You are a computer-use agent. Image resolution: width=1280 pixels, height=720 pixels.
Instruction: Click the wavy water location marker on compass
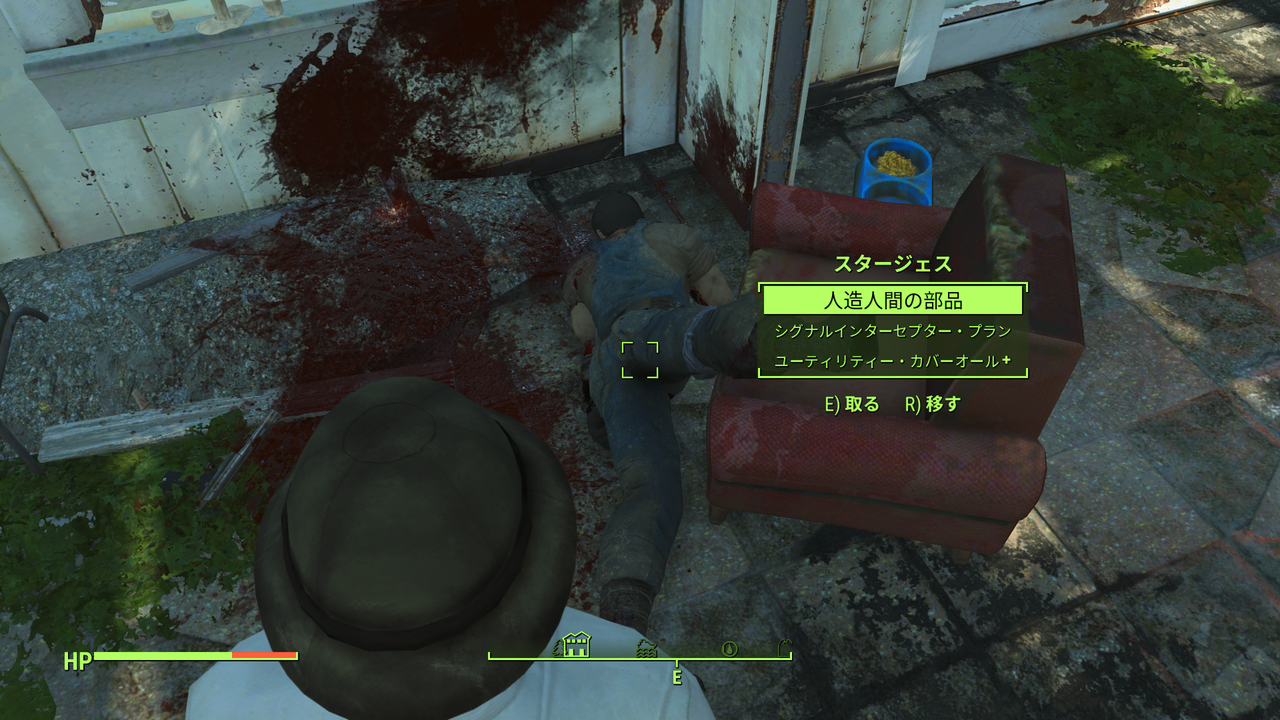646,648
